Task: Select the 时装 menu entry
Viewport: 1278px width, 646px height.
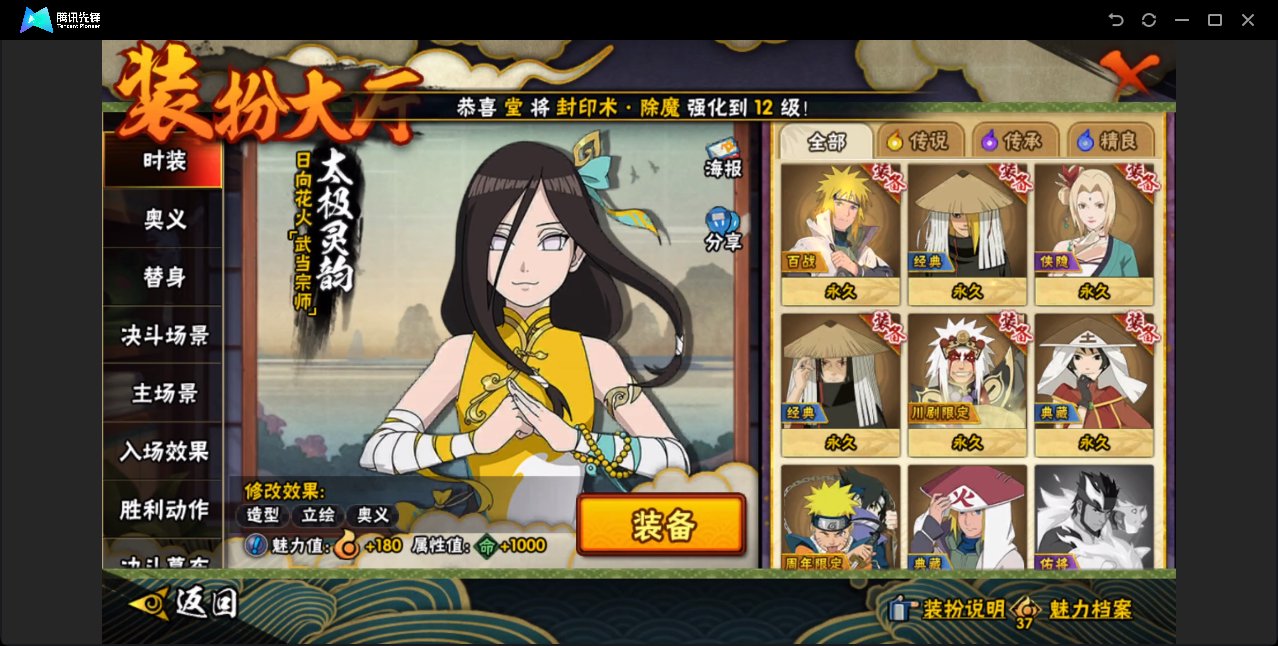Action: [x=163, y=161]
